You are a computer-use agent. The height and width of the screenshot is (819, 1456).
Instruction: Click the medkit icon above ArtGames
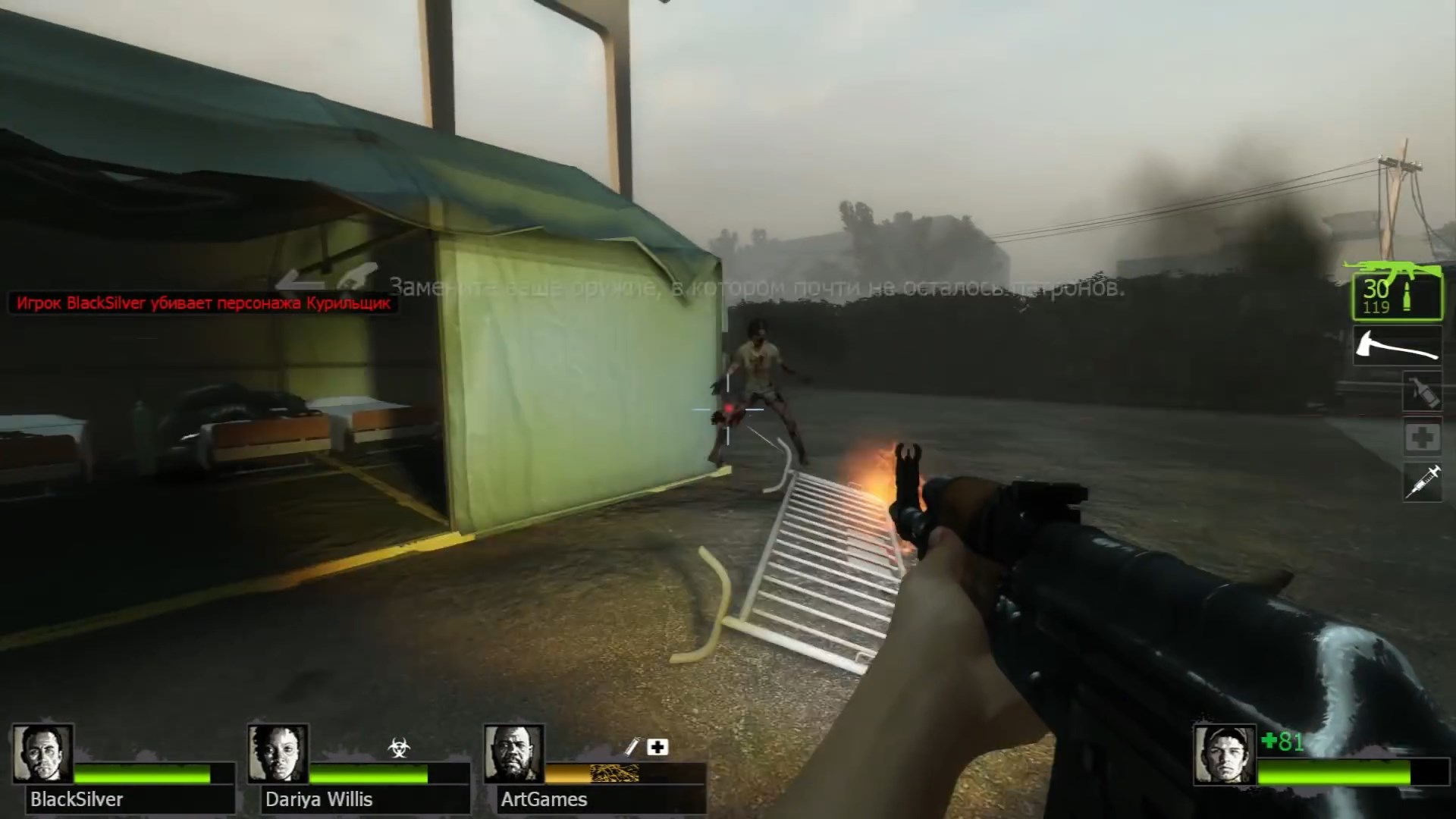(x=657, y=745)
